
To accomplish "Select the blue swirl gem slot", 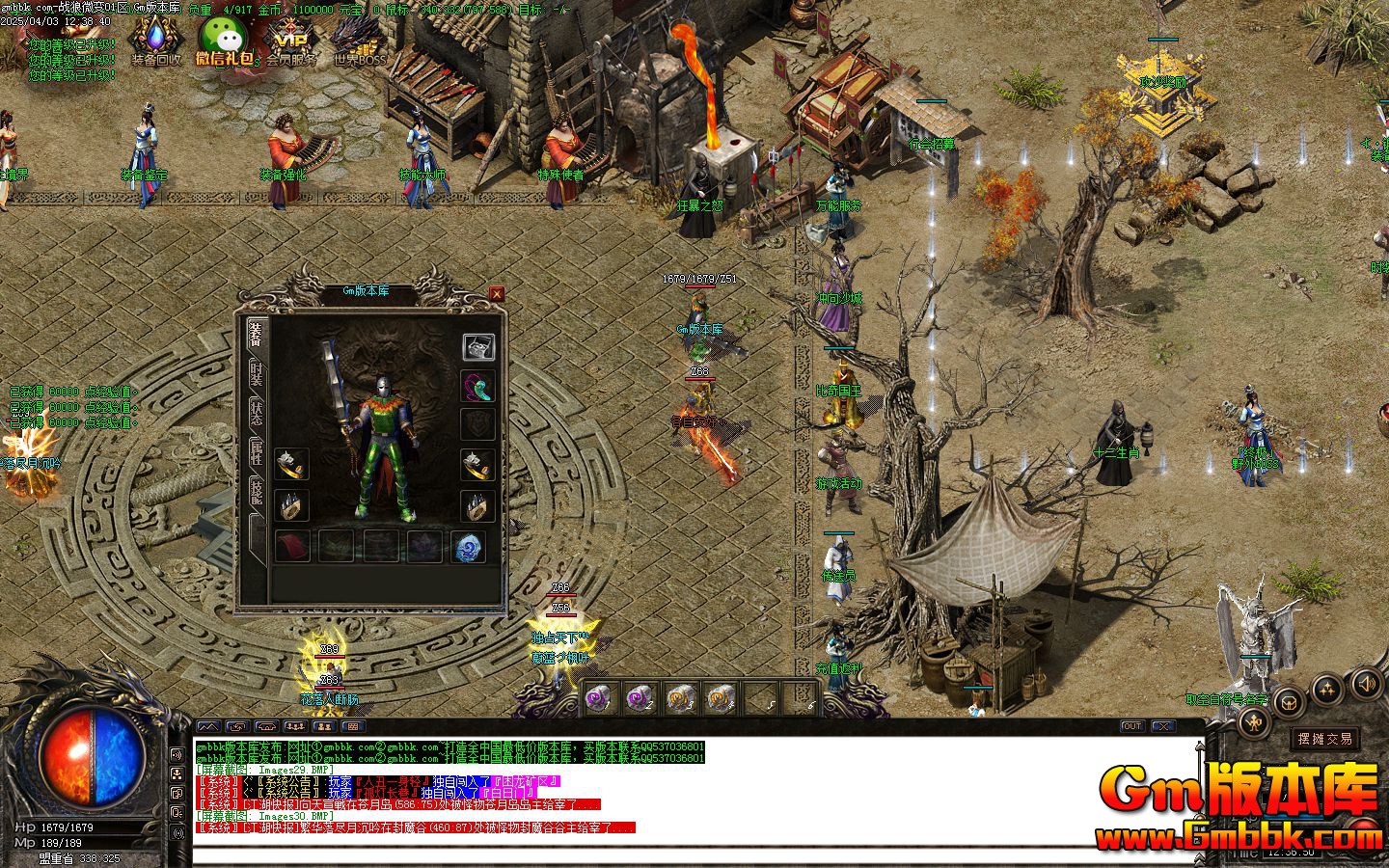I will point(470,547).
